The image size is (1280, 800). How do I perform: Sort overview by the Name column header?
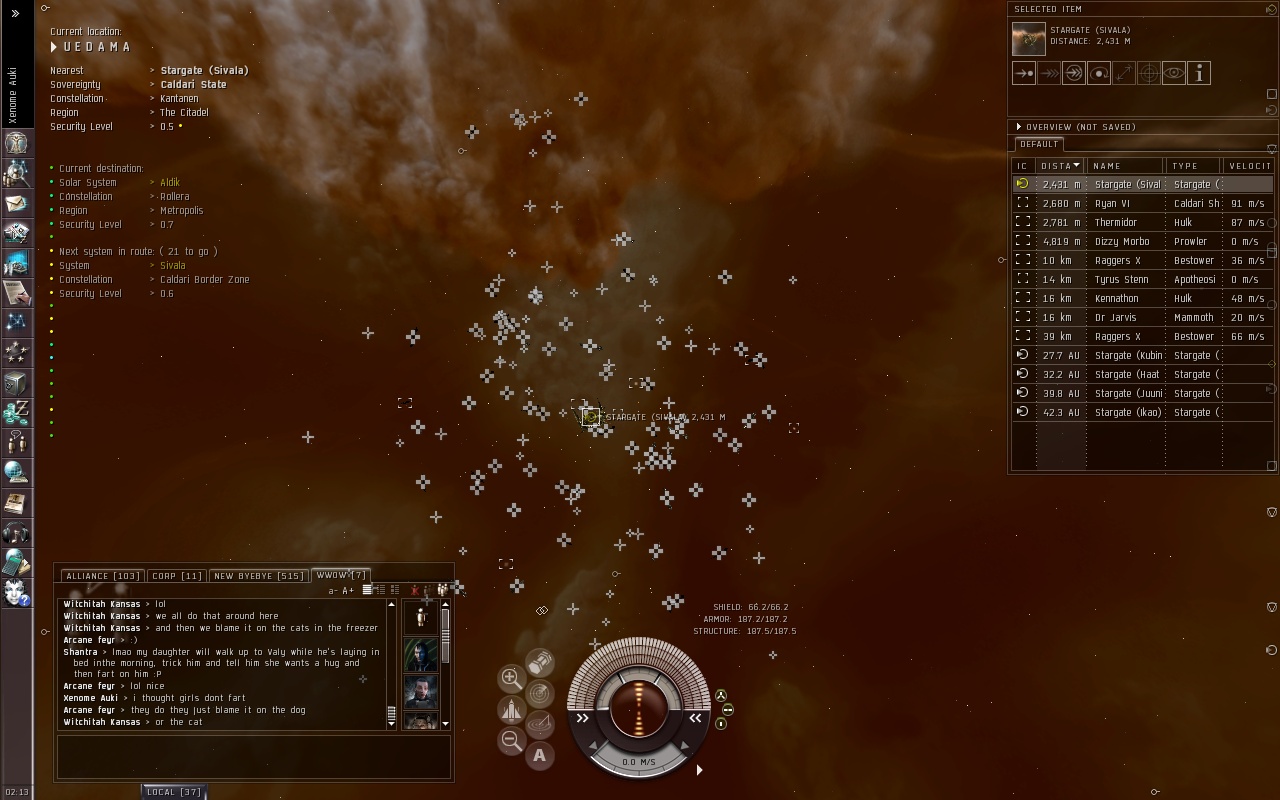point(1125,166)
